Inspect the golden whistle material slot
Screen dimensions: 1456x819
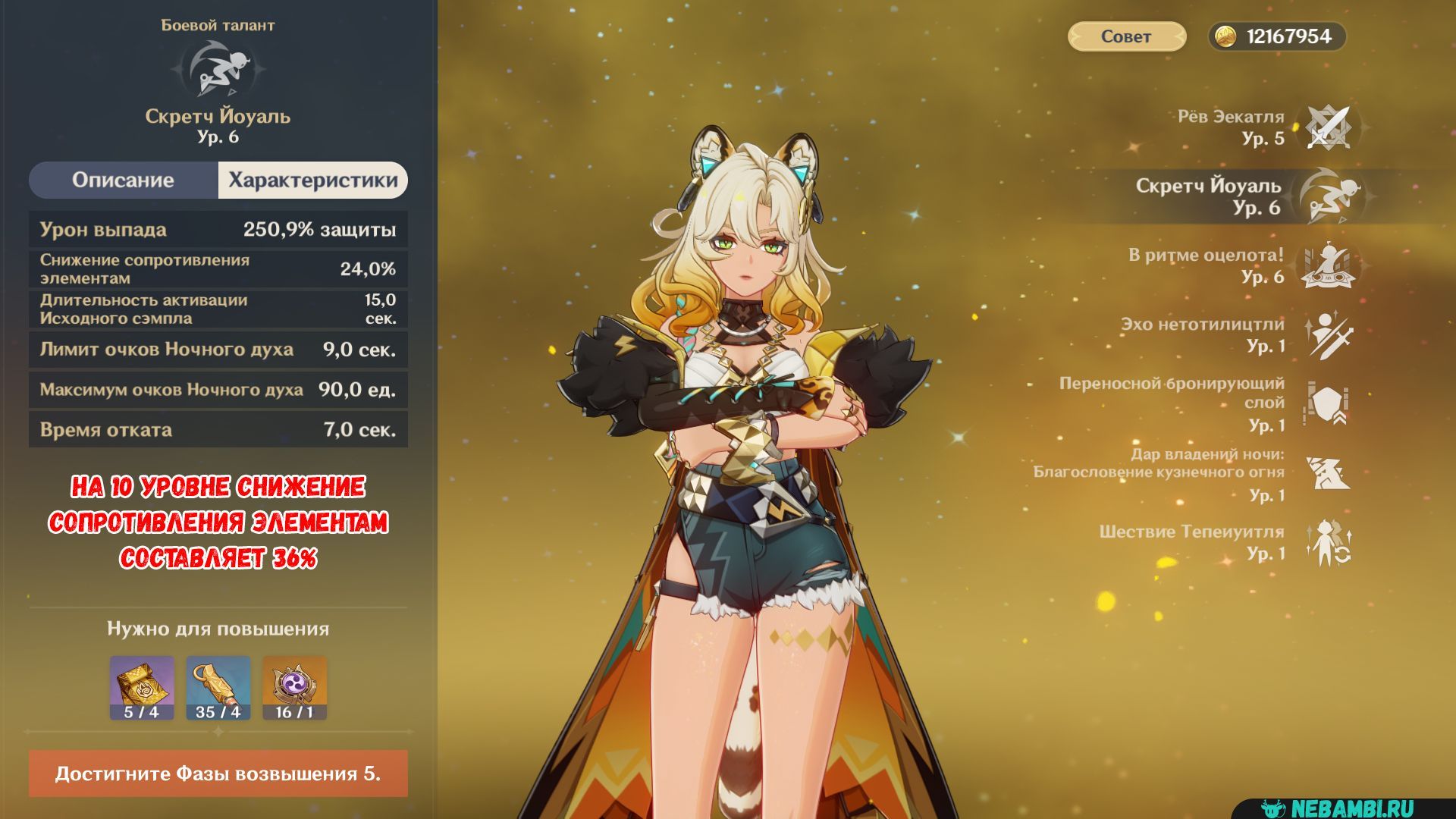218,687
